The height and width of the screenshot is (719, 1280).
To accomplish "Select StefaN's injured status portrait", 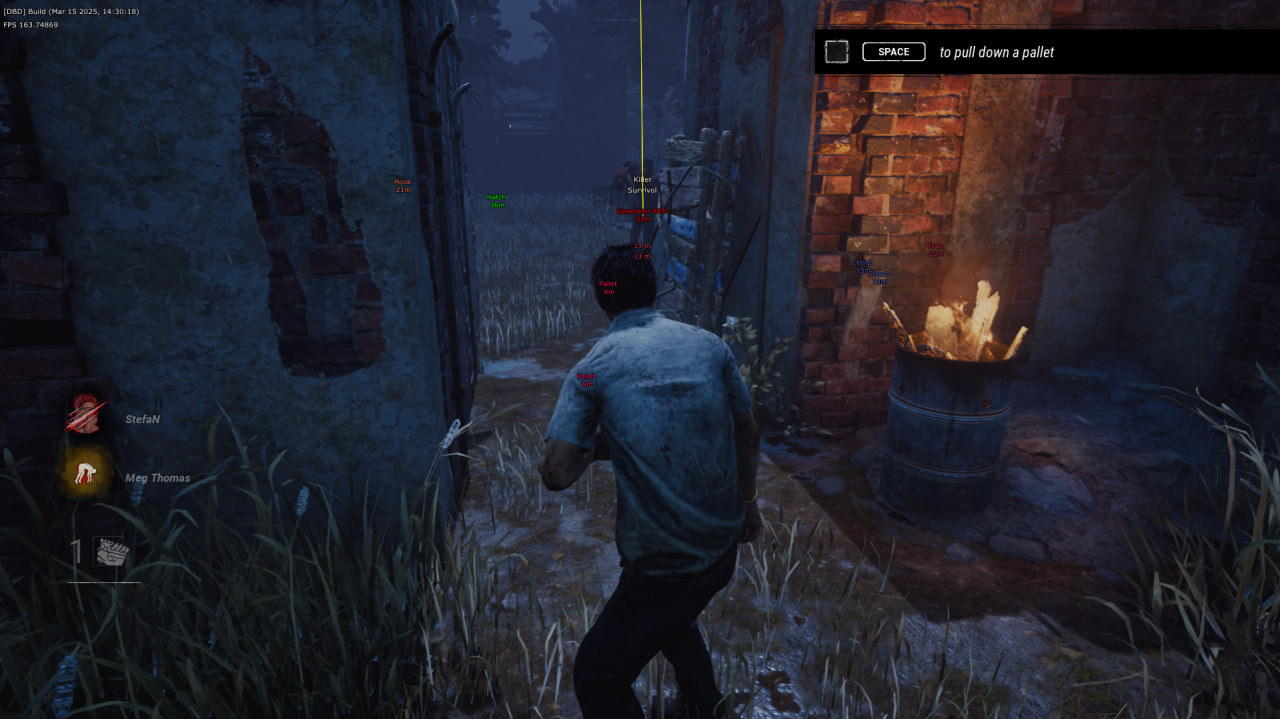I will 86,415.
